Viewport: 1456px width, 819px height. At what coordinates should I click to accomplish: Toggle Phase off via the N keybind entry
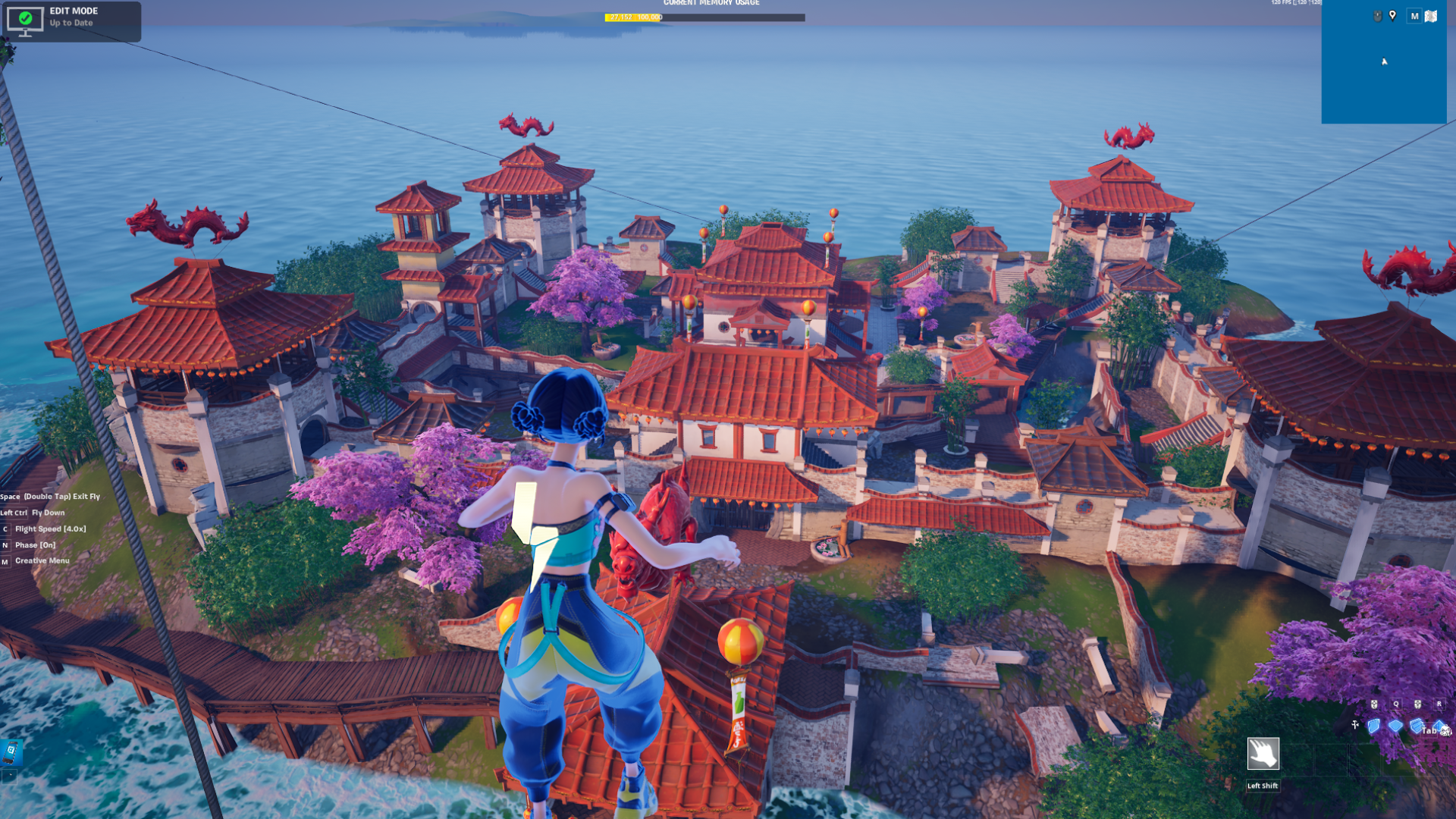(35, 544)
